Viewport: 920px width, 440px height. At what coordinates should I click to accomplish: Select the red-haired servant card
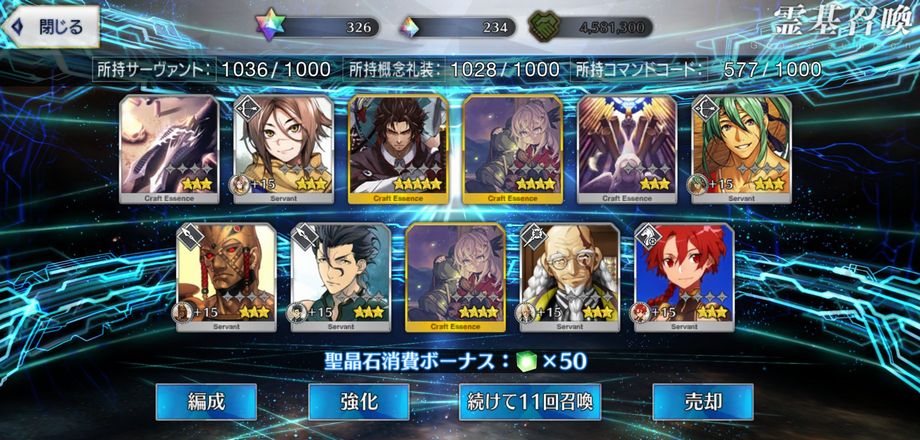pos(684,277)
